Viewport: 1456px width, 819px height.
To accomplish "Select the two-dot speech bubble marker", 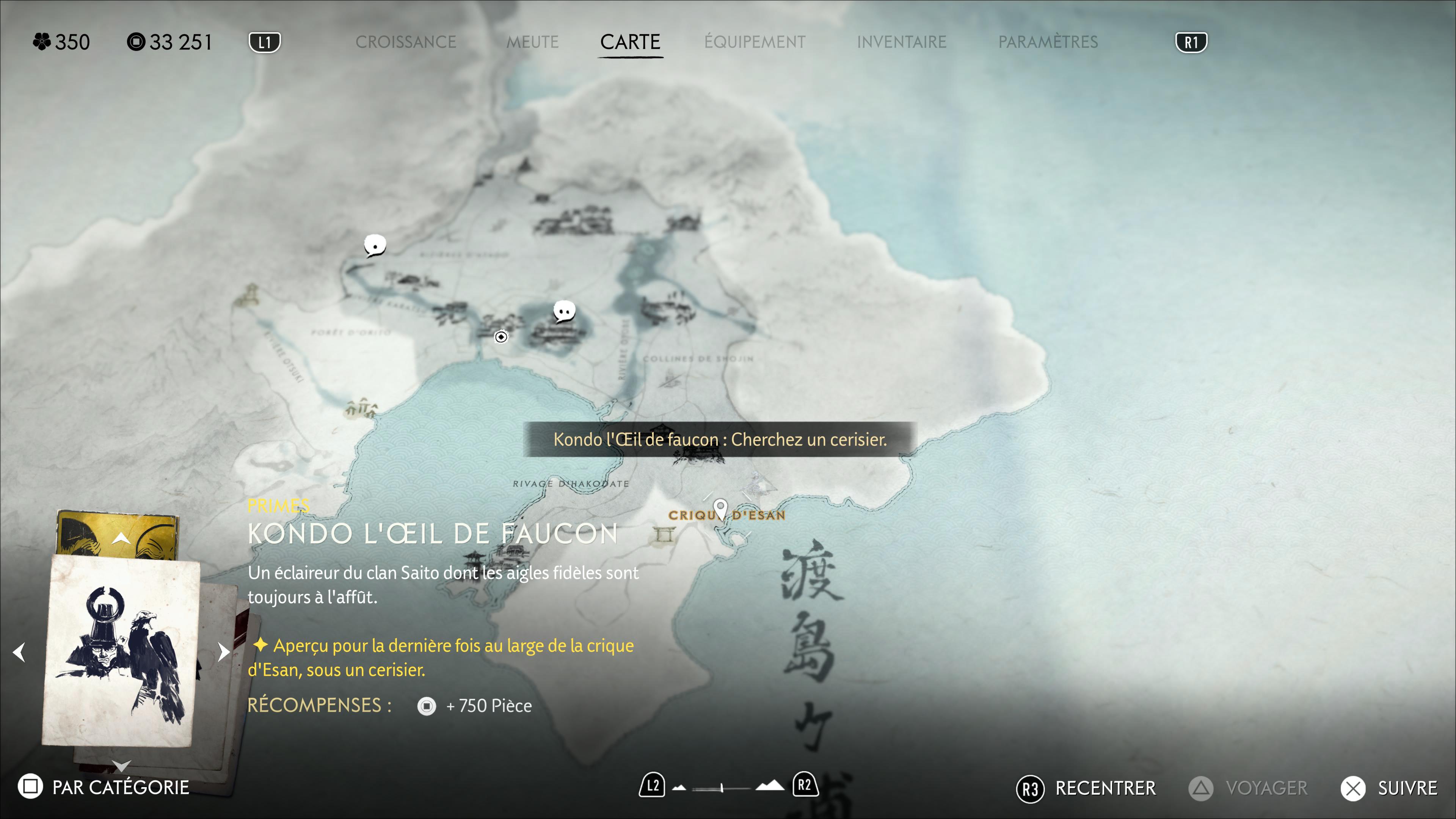I will point(563,311).
